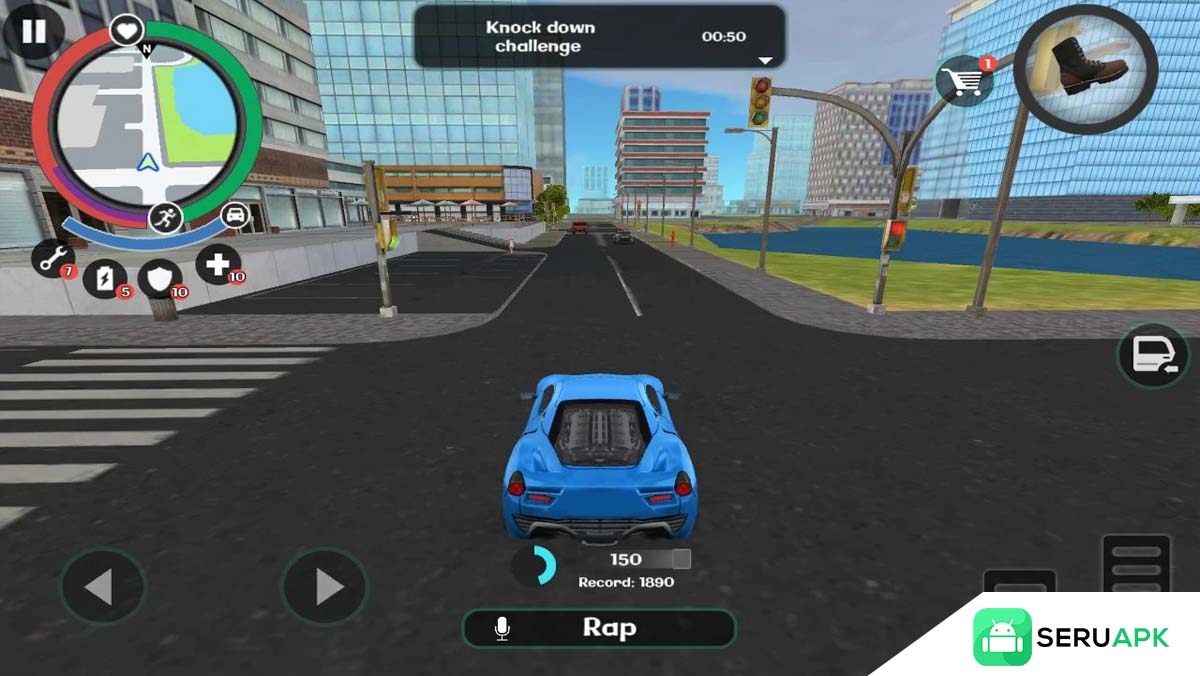
Task: Tap the heart icon above the minimap
Action: [126, 32]
